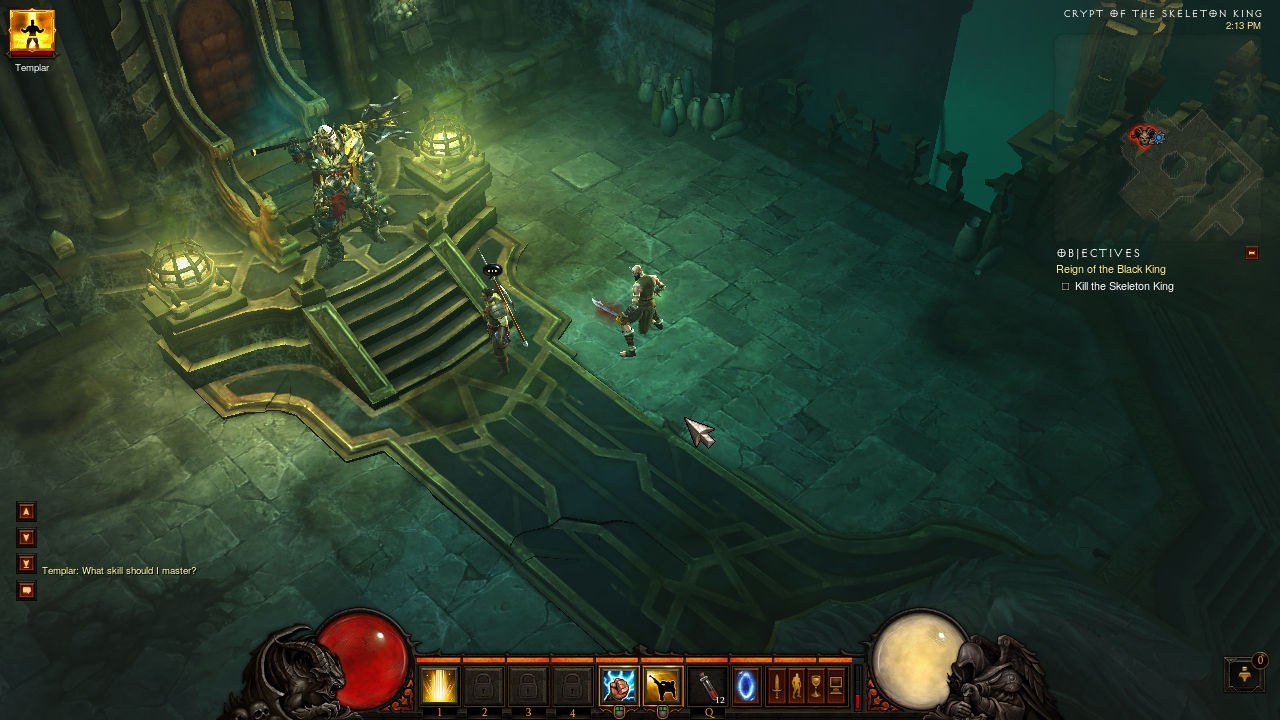Select the Templar follower portrait
1280x720 pixels.
pyautogui.click(x=32, y=32)
